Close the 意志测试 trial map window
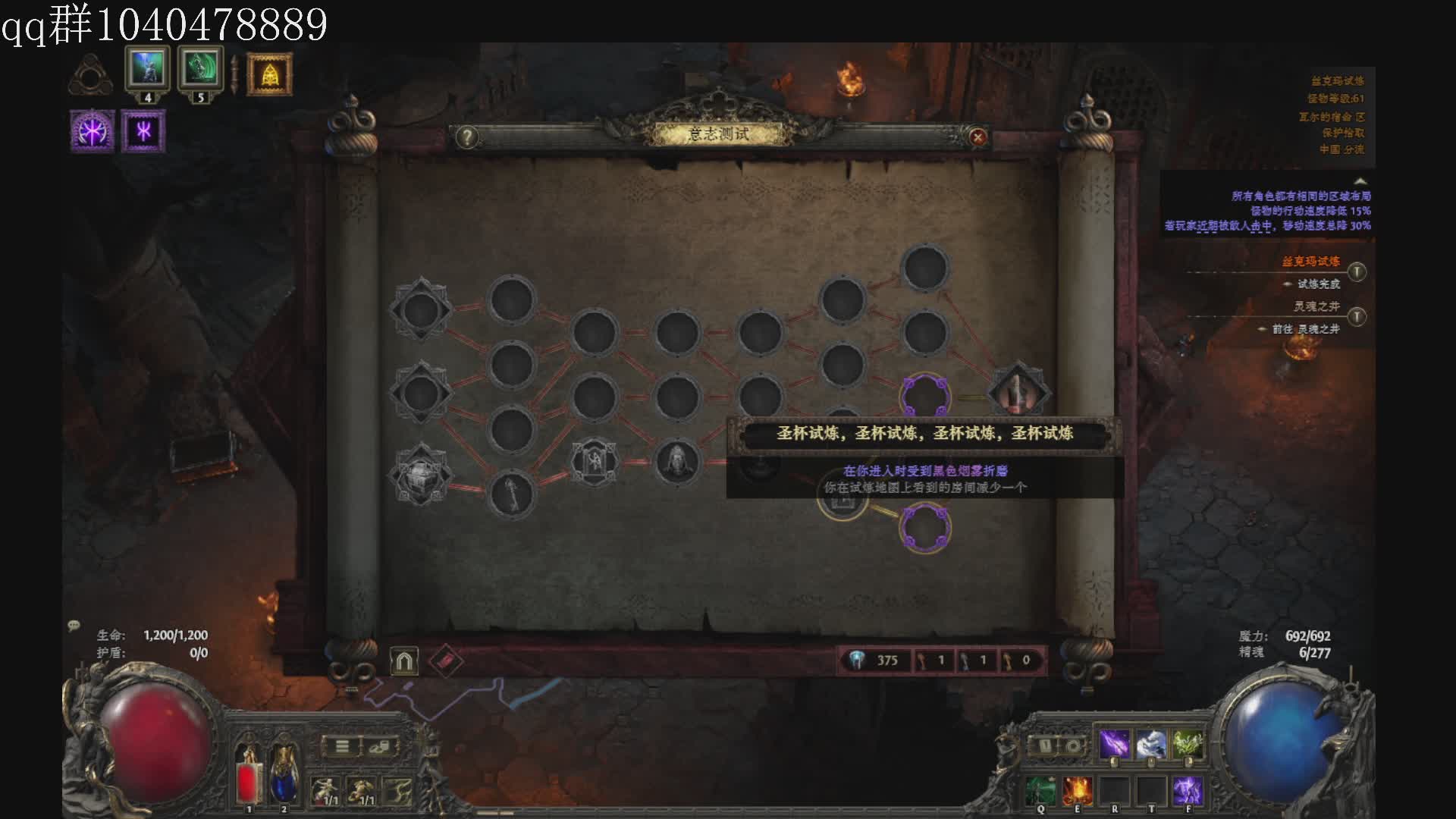This screenshot has height=819, width=1456. pyautogui.click(x=977, y=137)
